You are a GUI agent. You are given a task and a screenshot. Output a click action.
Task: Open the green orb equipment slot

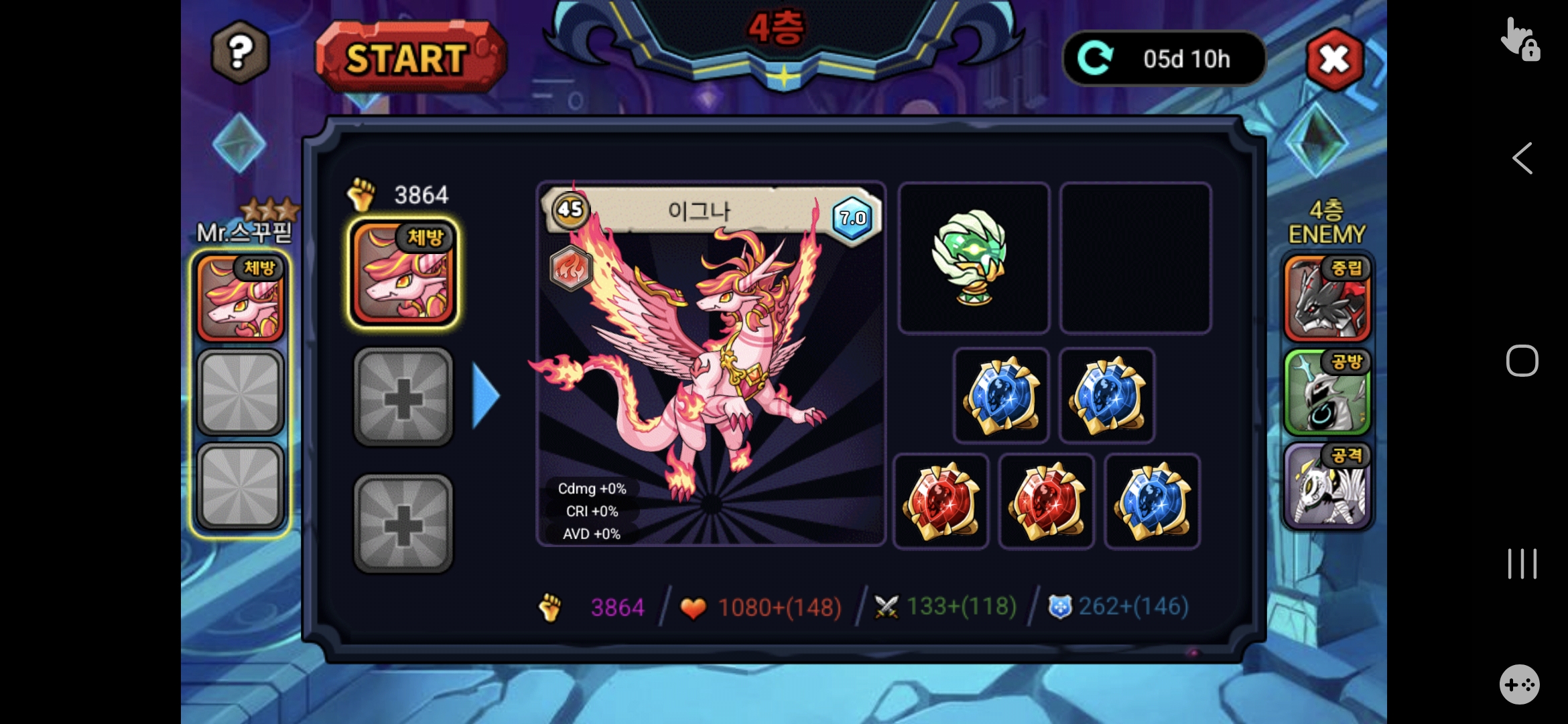point(973,258)
